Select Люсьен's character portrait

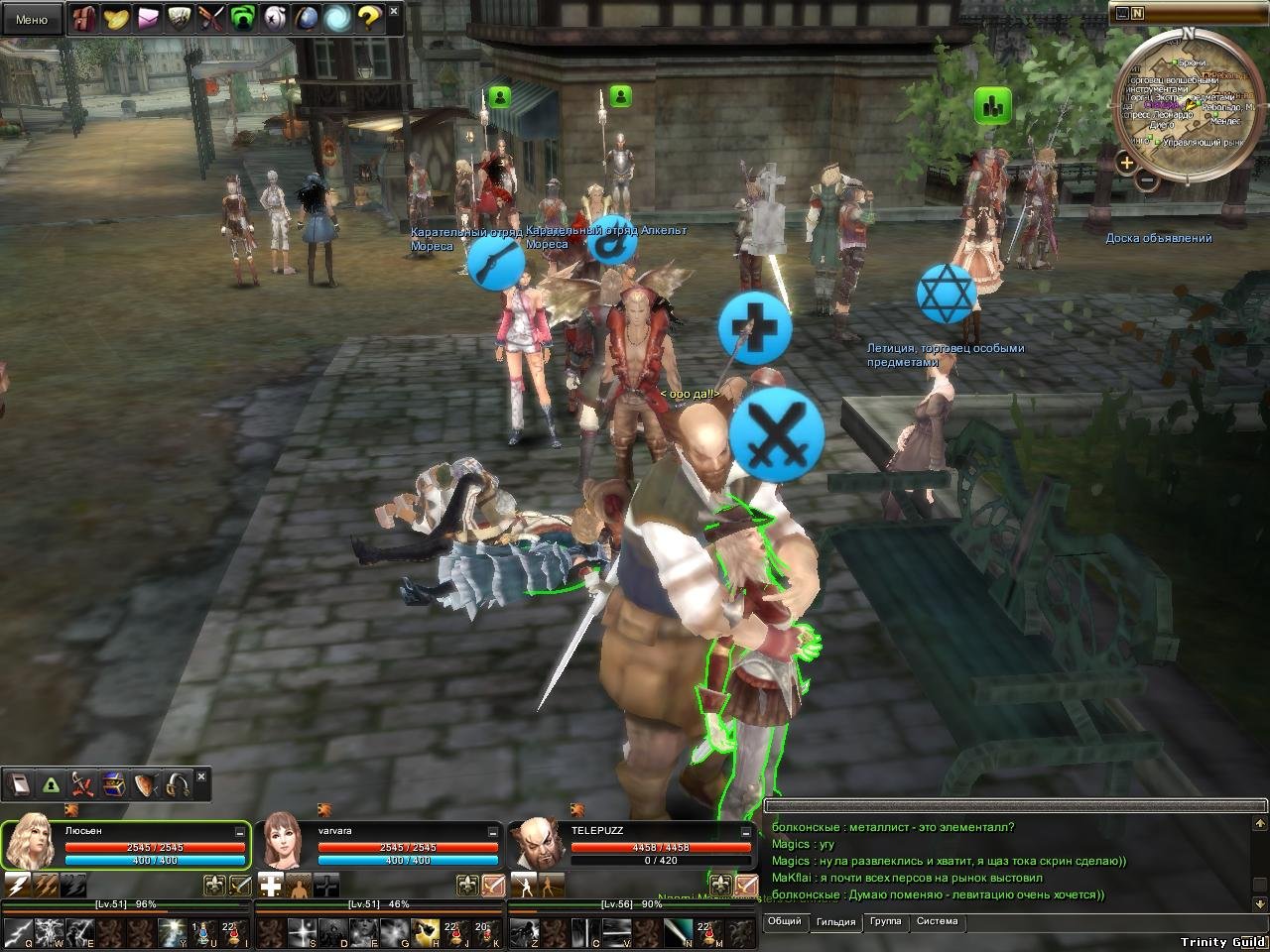point(29,844)
